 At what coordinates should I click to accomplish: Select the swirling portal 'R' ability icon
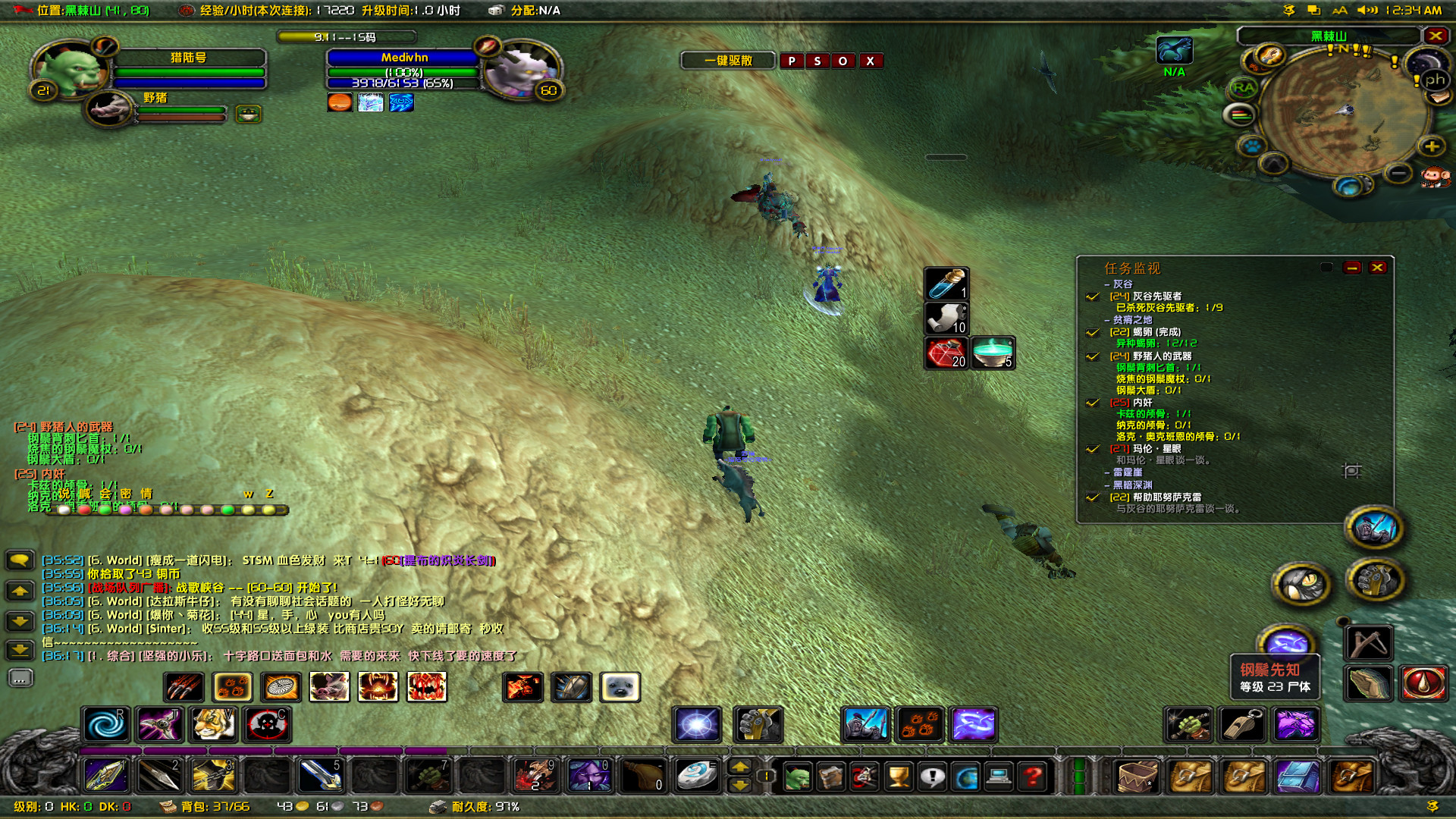(108, 725)
